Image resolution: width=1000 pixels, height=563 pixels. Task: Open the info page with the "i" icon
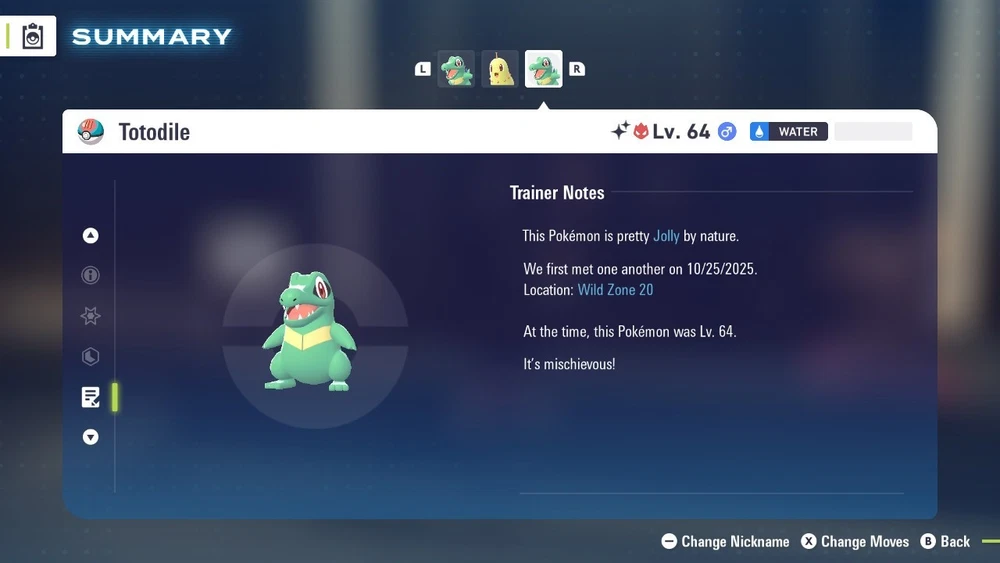pos(91,276)
